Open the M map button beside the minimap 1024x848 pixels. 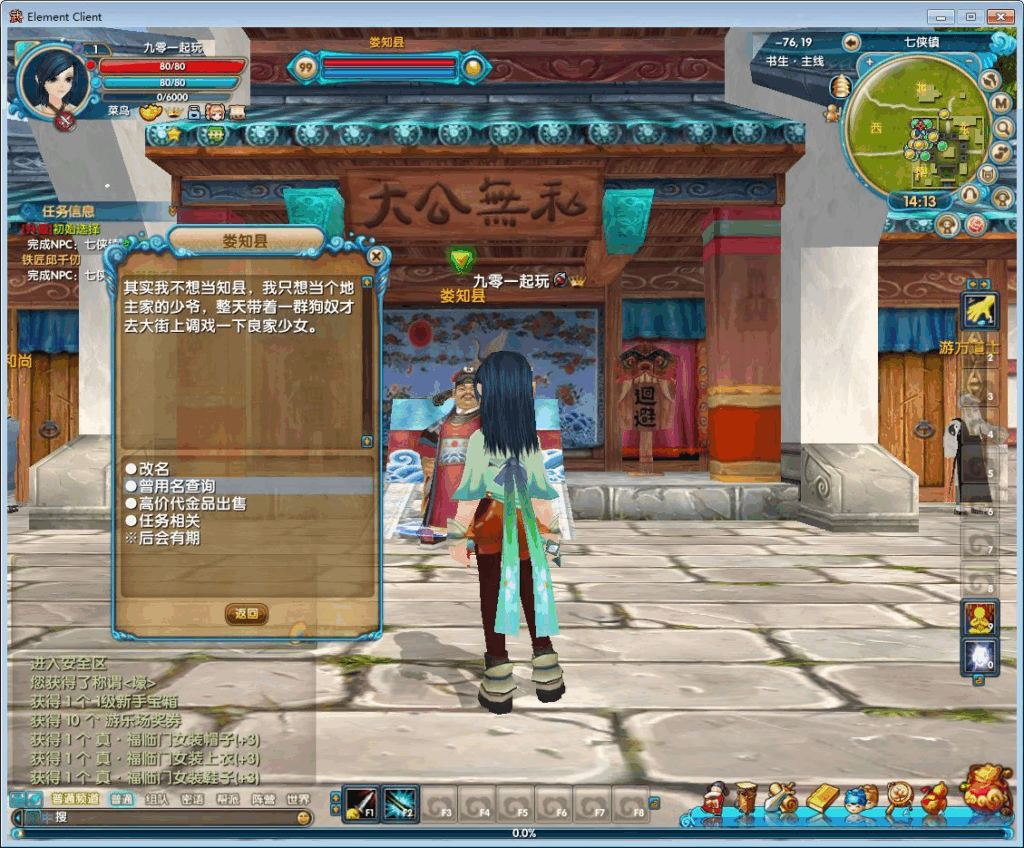coord(1000,103)
